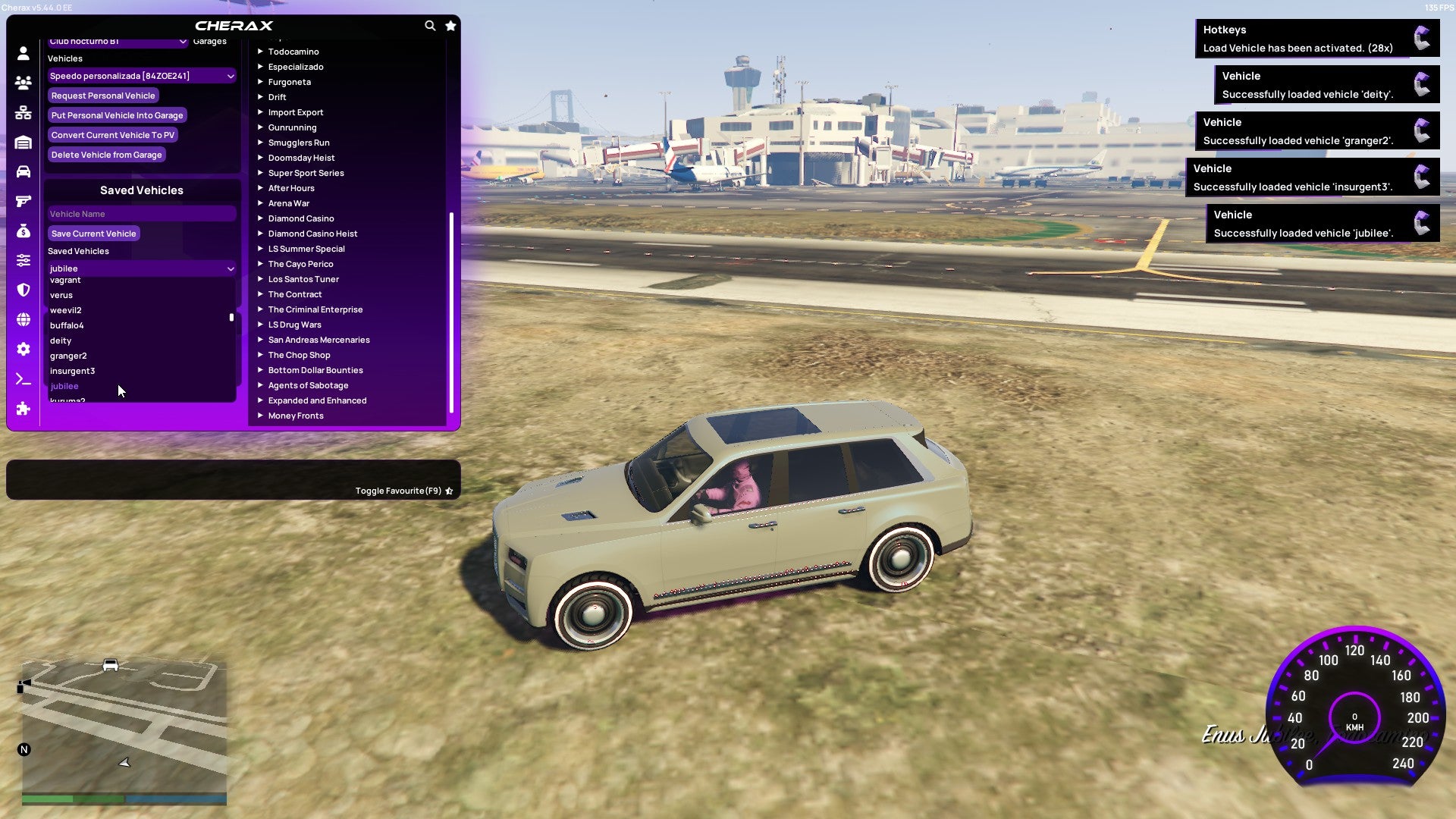Open the terminal console icon
This screenshot has width=1456, height=819.
coord(23,377)
